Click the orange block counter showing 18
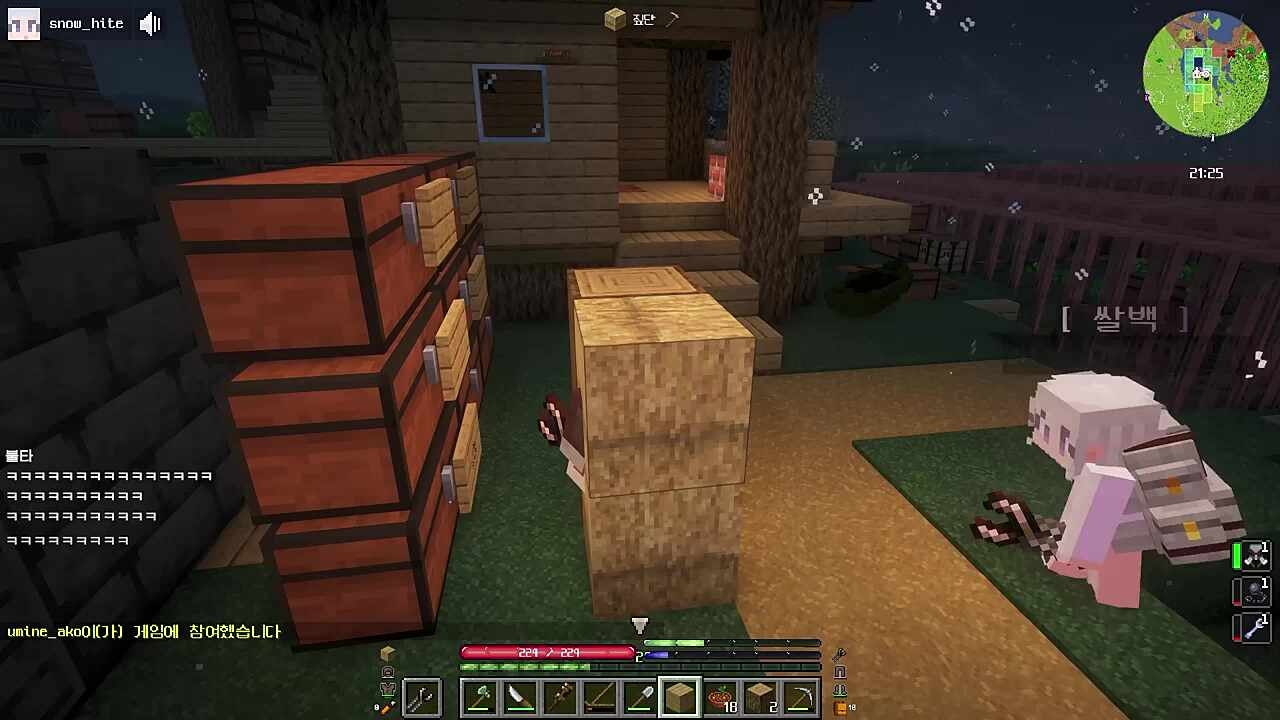The height and width of the screenshot is (720, 1280). [x=843, y=708]
